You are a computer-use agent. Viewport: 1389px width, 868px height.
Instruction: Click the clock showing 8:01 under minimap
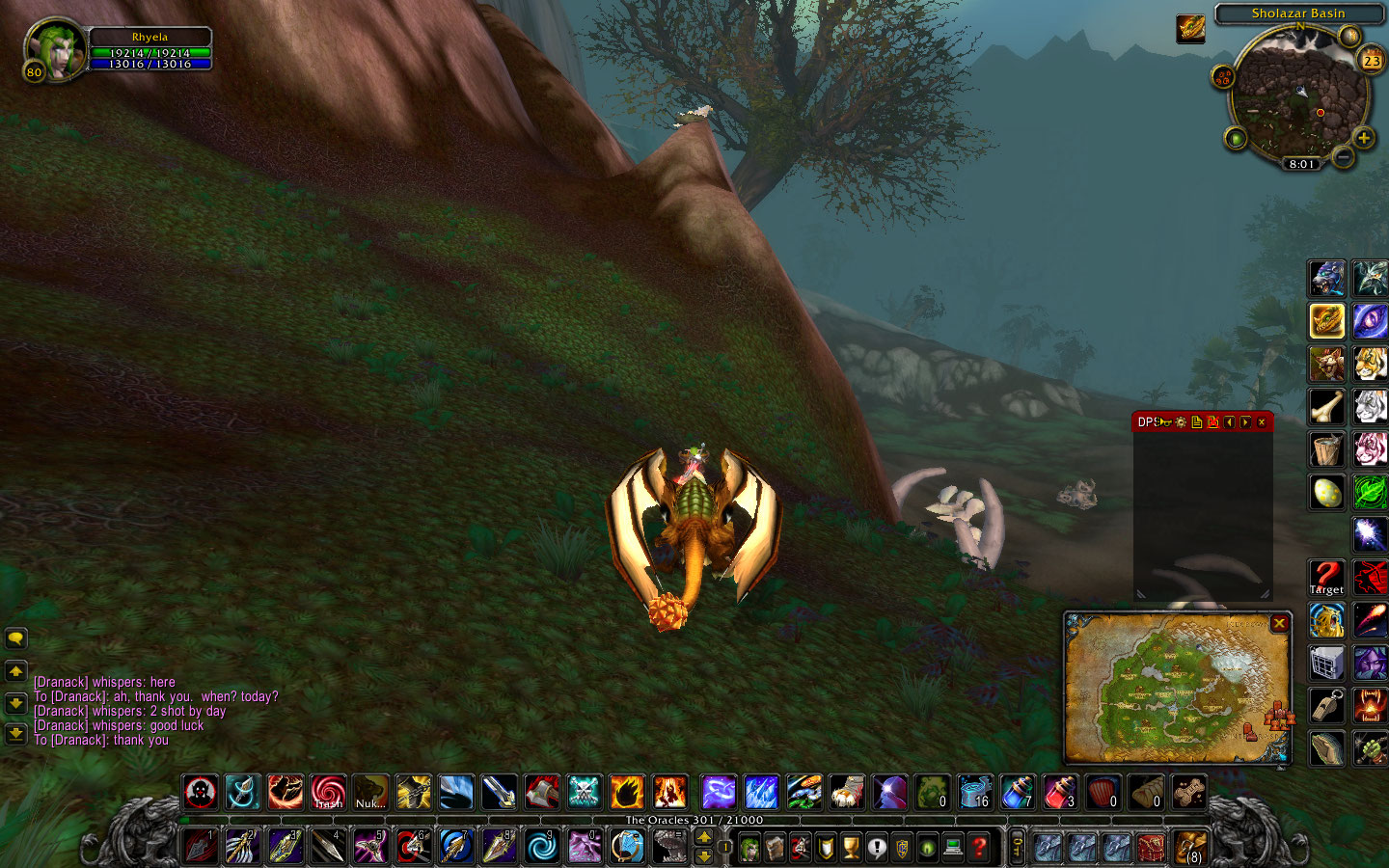click(1299, 163)
